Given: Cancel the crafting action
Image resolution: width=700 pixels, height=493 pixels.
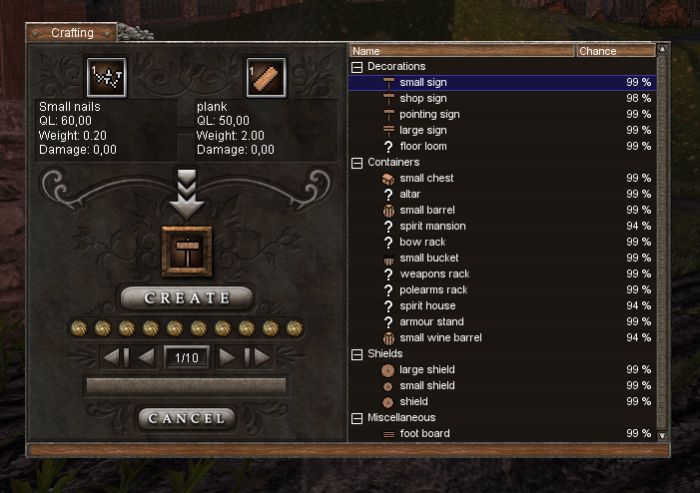Looking at the screenshot, I should 187,418.
